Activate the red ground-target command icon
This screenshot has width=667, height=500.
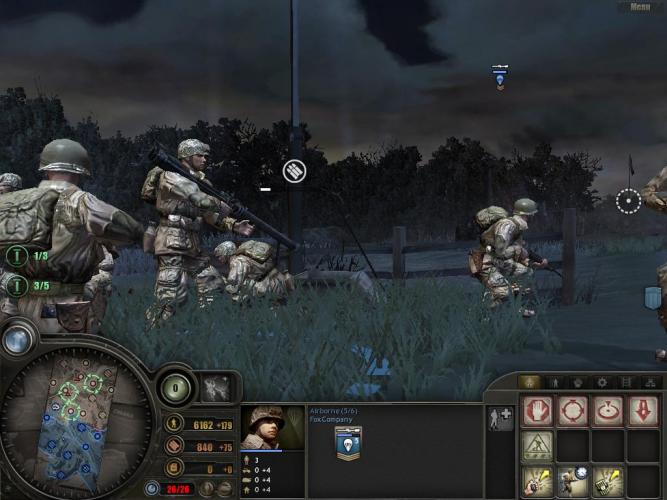click(x=608, y=411)
